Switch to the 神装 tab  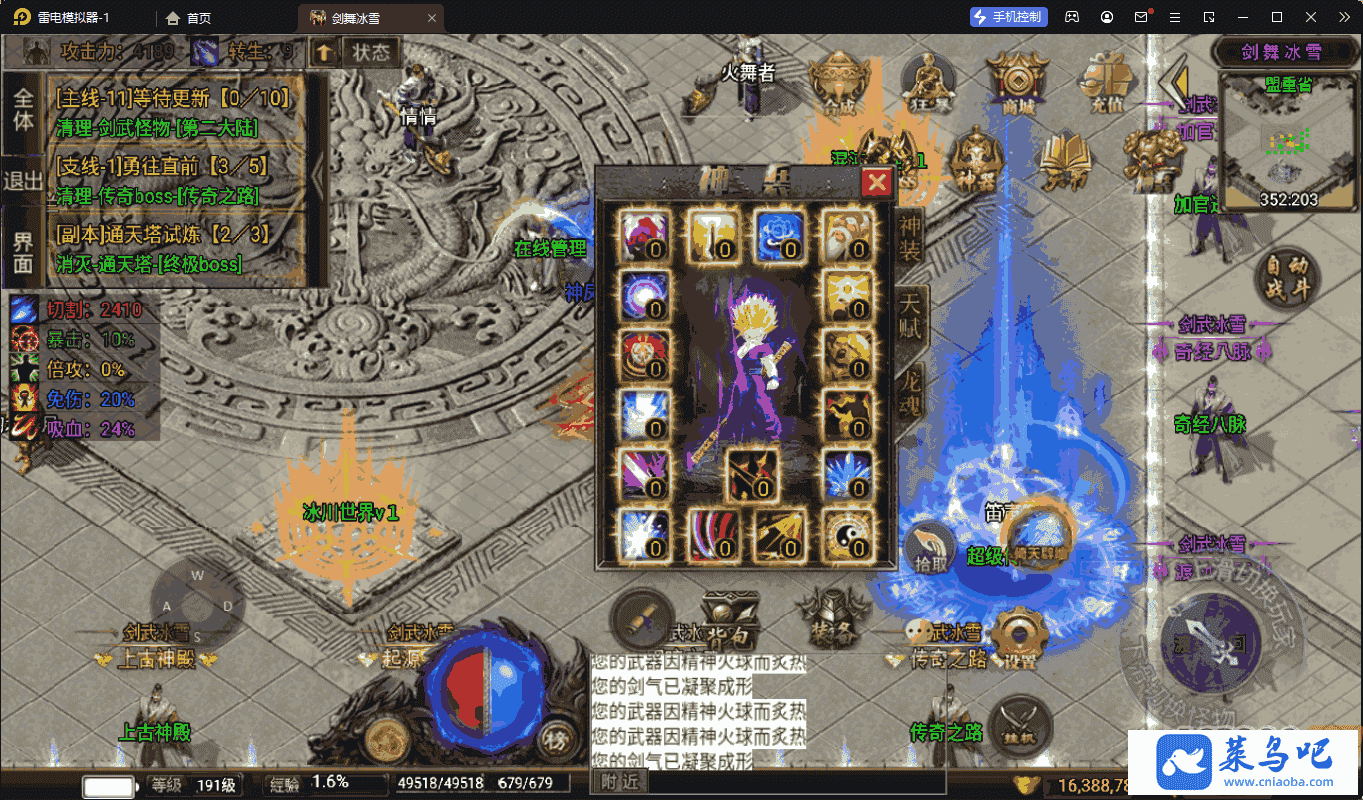point(909,240)
